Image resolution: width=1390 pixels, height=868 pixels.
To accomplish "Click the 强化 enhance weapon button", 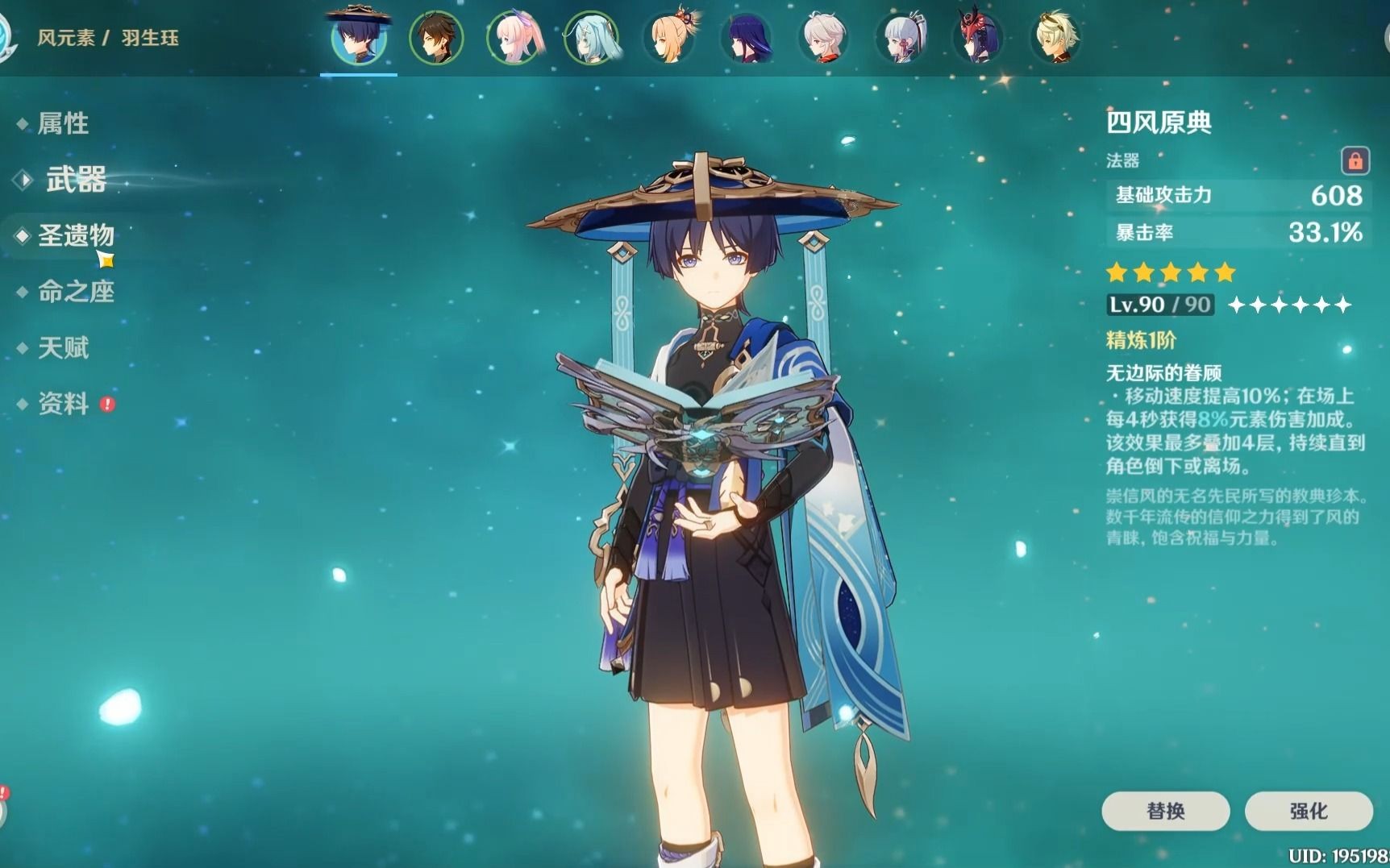I will [1308, 811].
